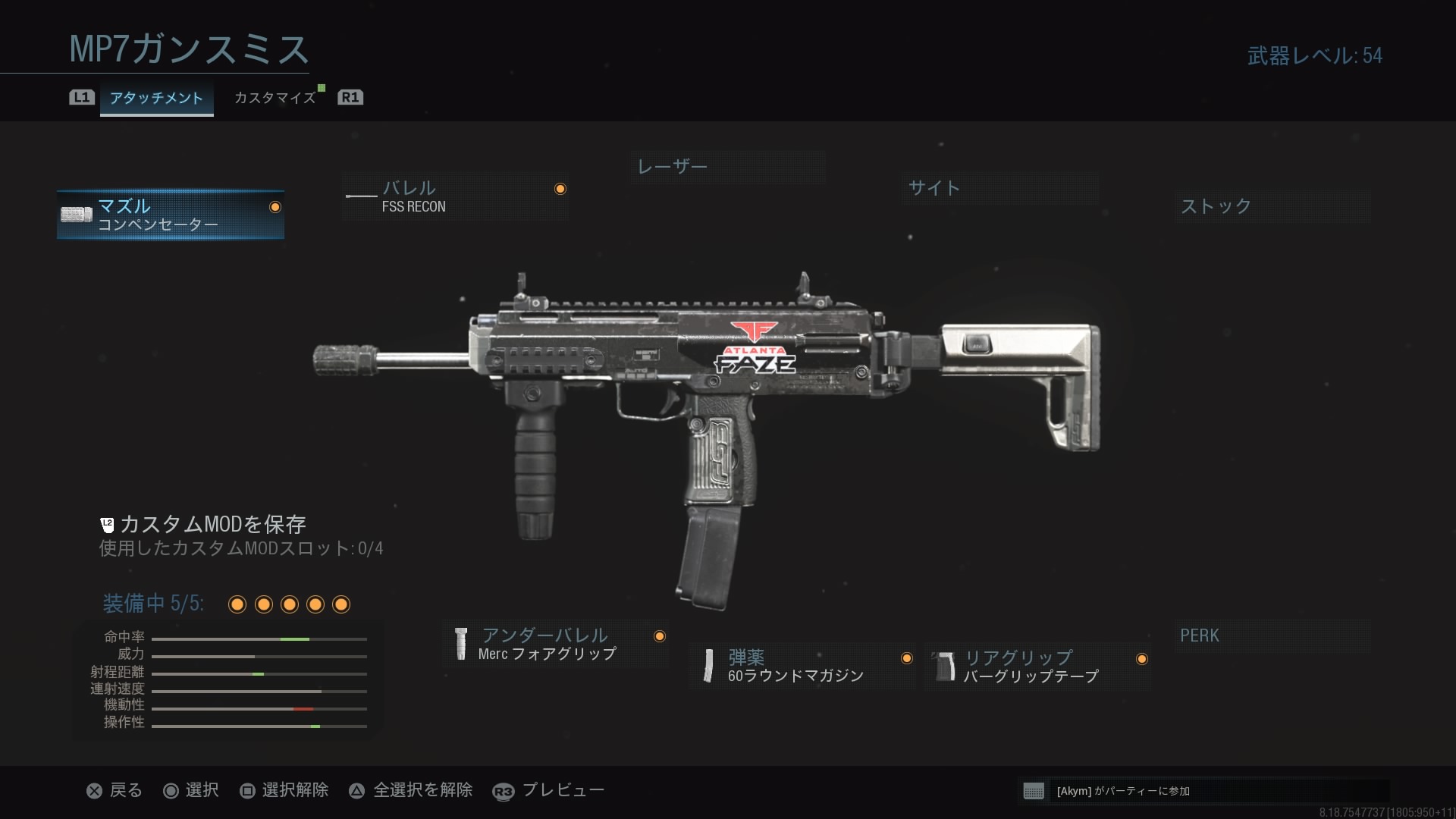Toggle the orange dot on アンダーバレル slot
This screenshot has width=1456, height=819.
[x=659, y=637]
